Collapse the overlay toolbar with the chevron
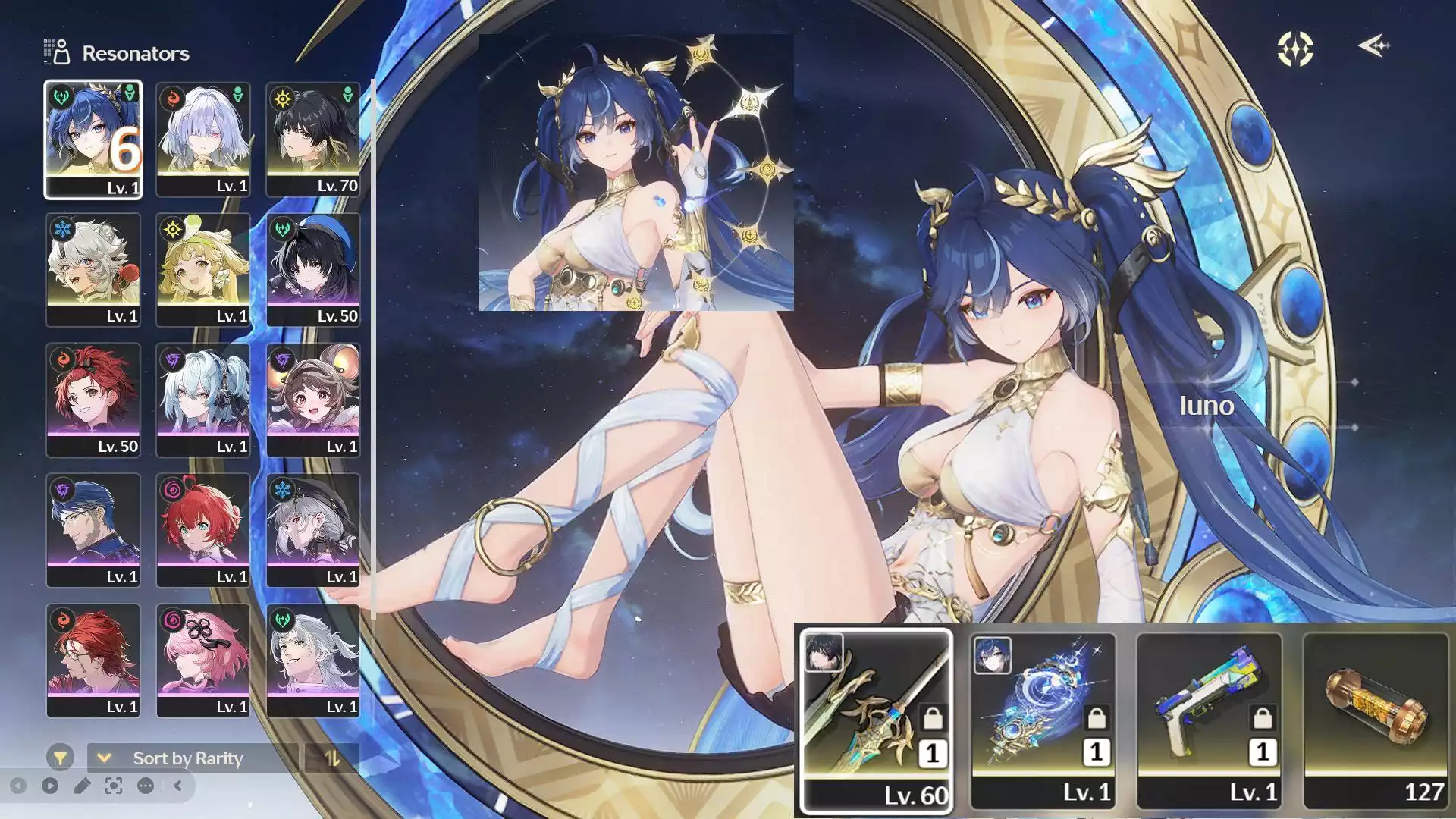The width and height of the screenshot is (1456, 819). pyautogui.click(x=177, y=786)
